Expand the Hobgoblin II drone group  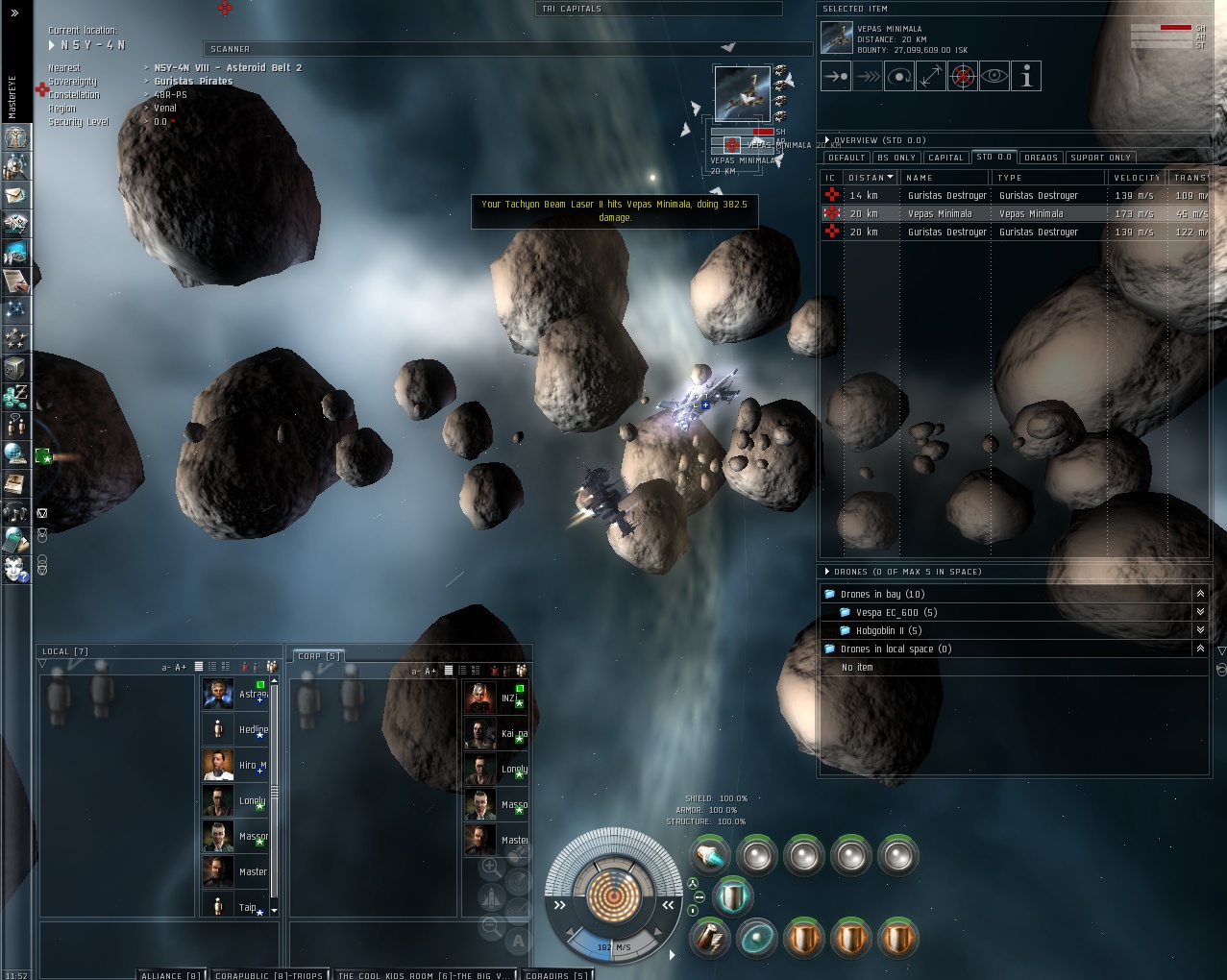[1200, 630]
